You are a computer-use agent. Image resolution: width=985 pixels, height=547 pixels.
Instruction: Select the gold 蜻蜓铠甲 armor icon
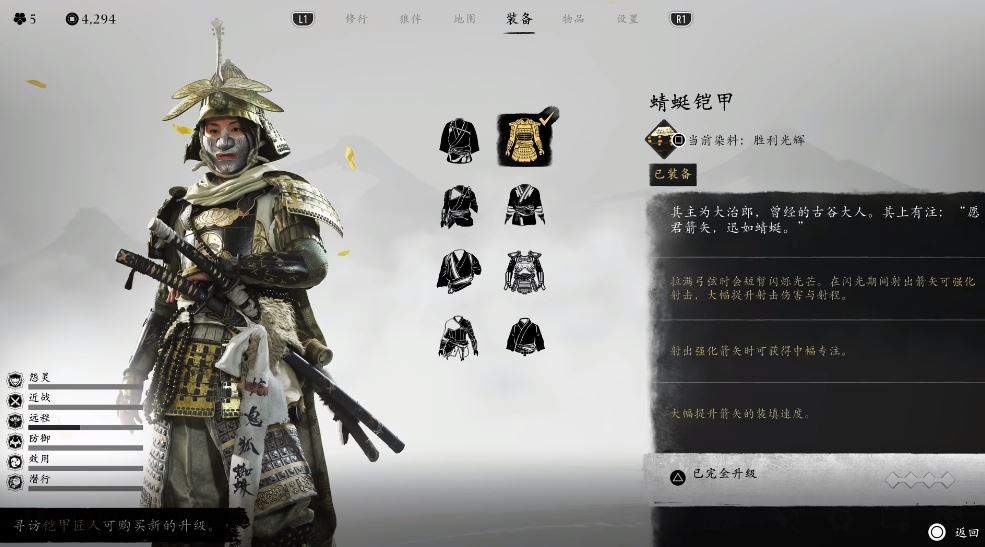click(524, 139)
